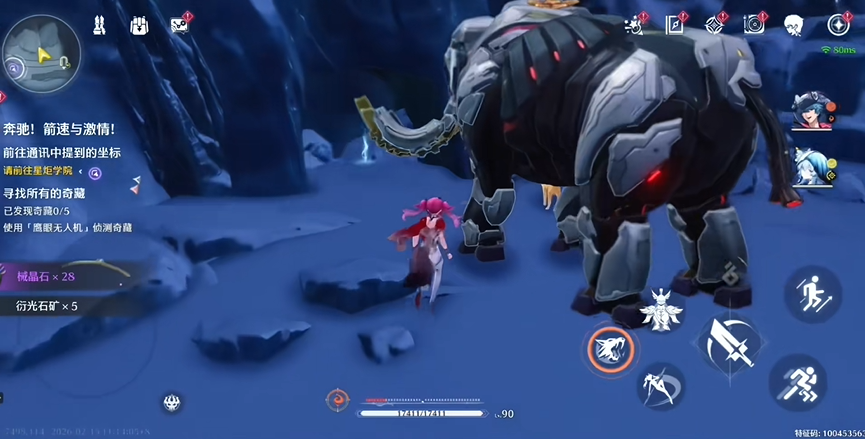Open the backpack inventory icon
The width and height of the screenshot is (865, 439).
[139, 24]
